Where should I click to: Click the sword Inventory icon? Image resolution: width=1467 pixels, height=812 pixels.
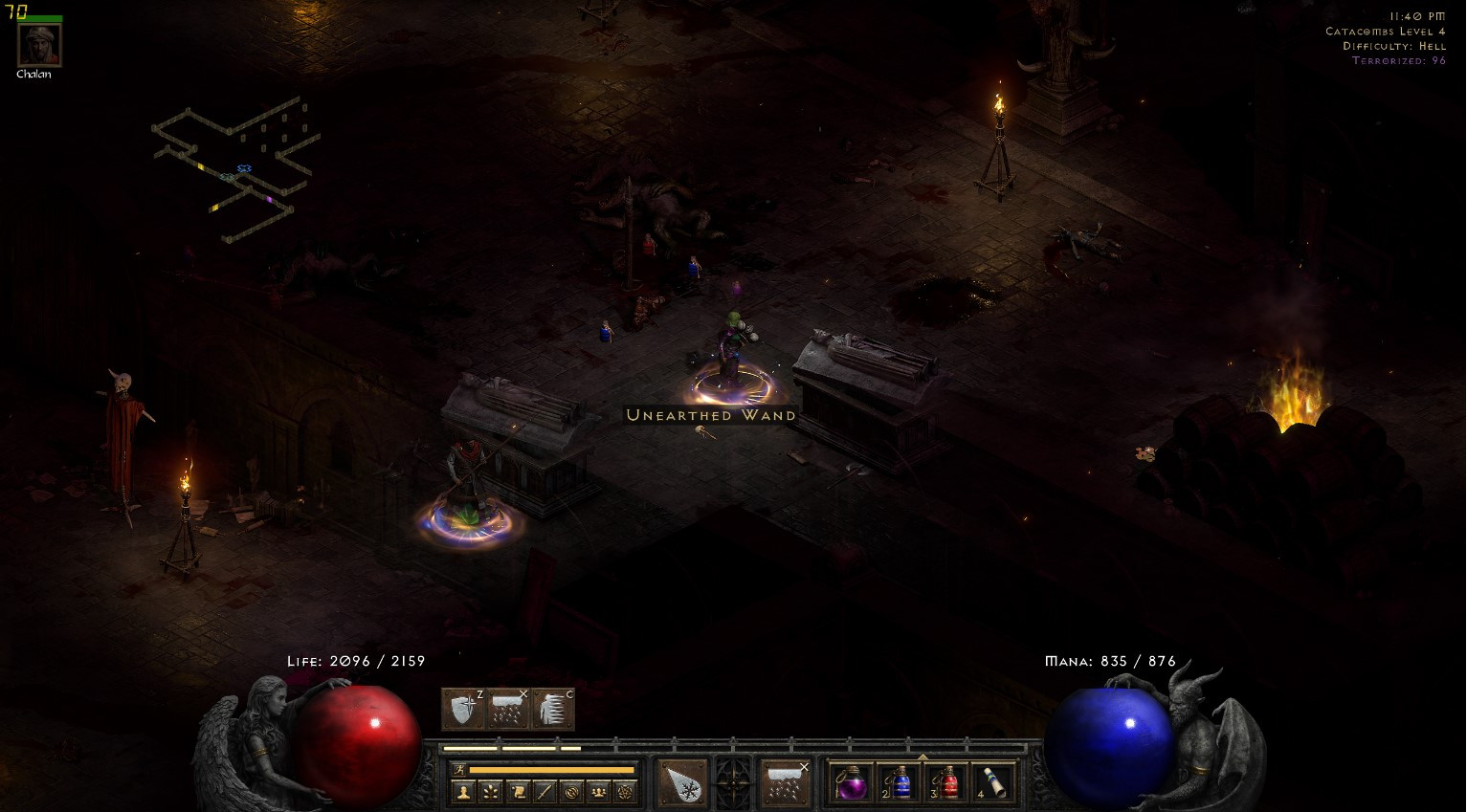point(547,792)
